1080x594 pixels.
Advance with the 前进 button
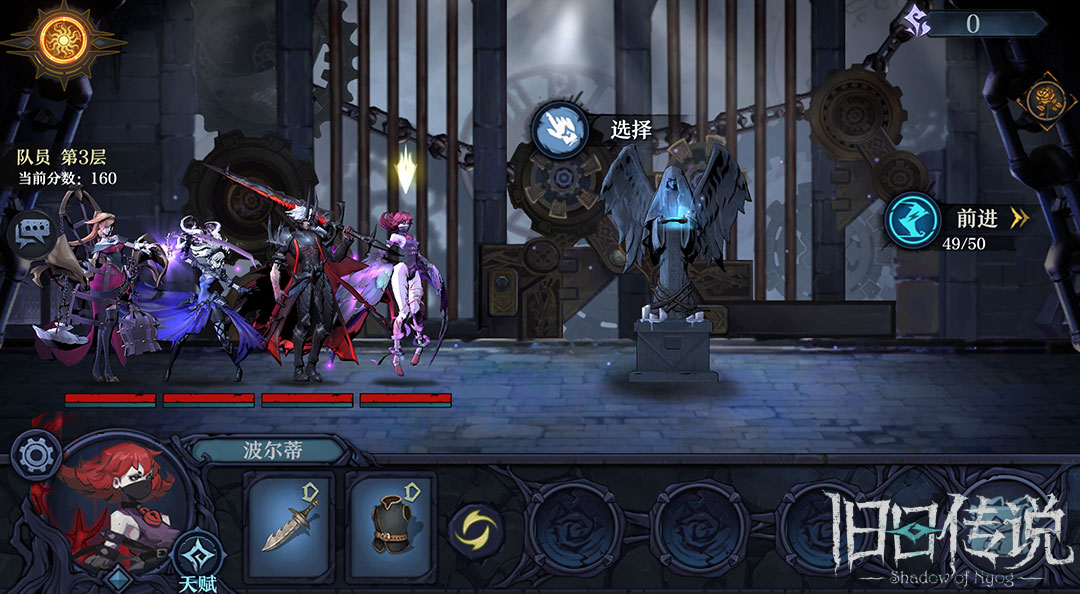pos(915,220)
